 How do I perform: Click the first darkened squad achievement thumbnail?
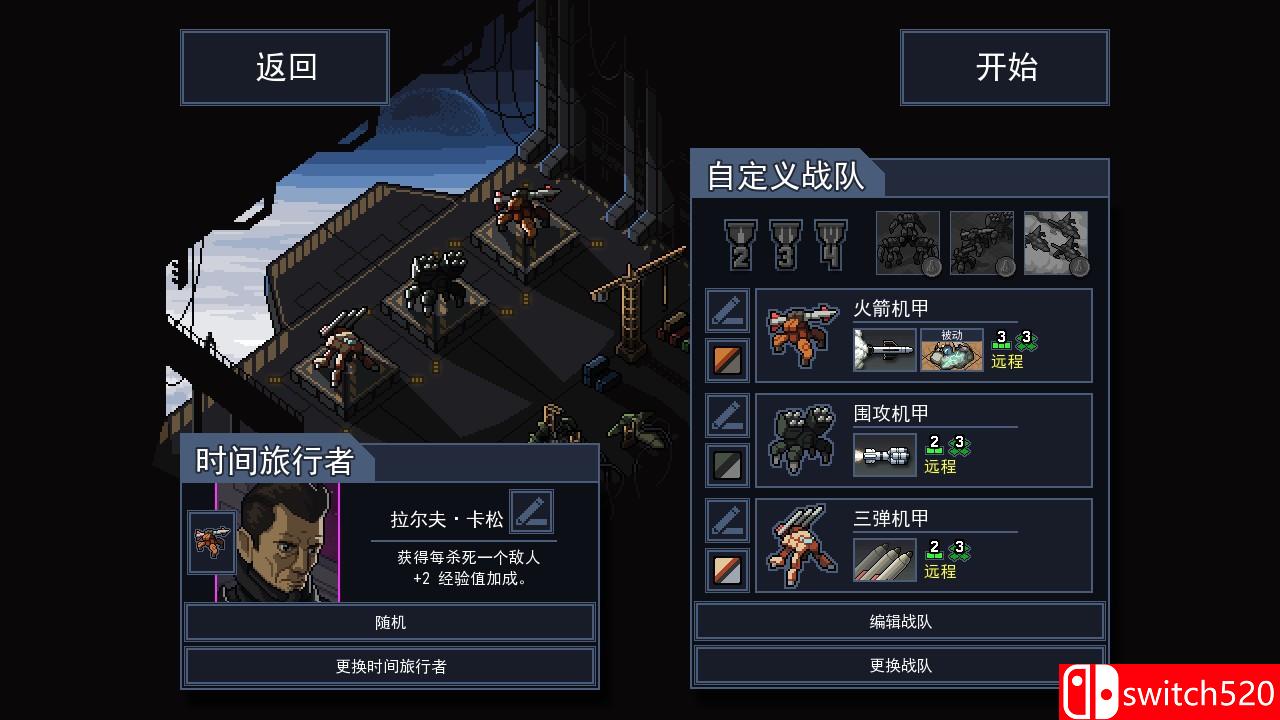910,243
